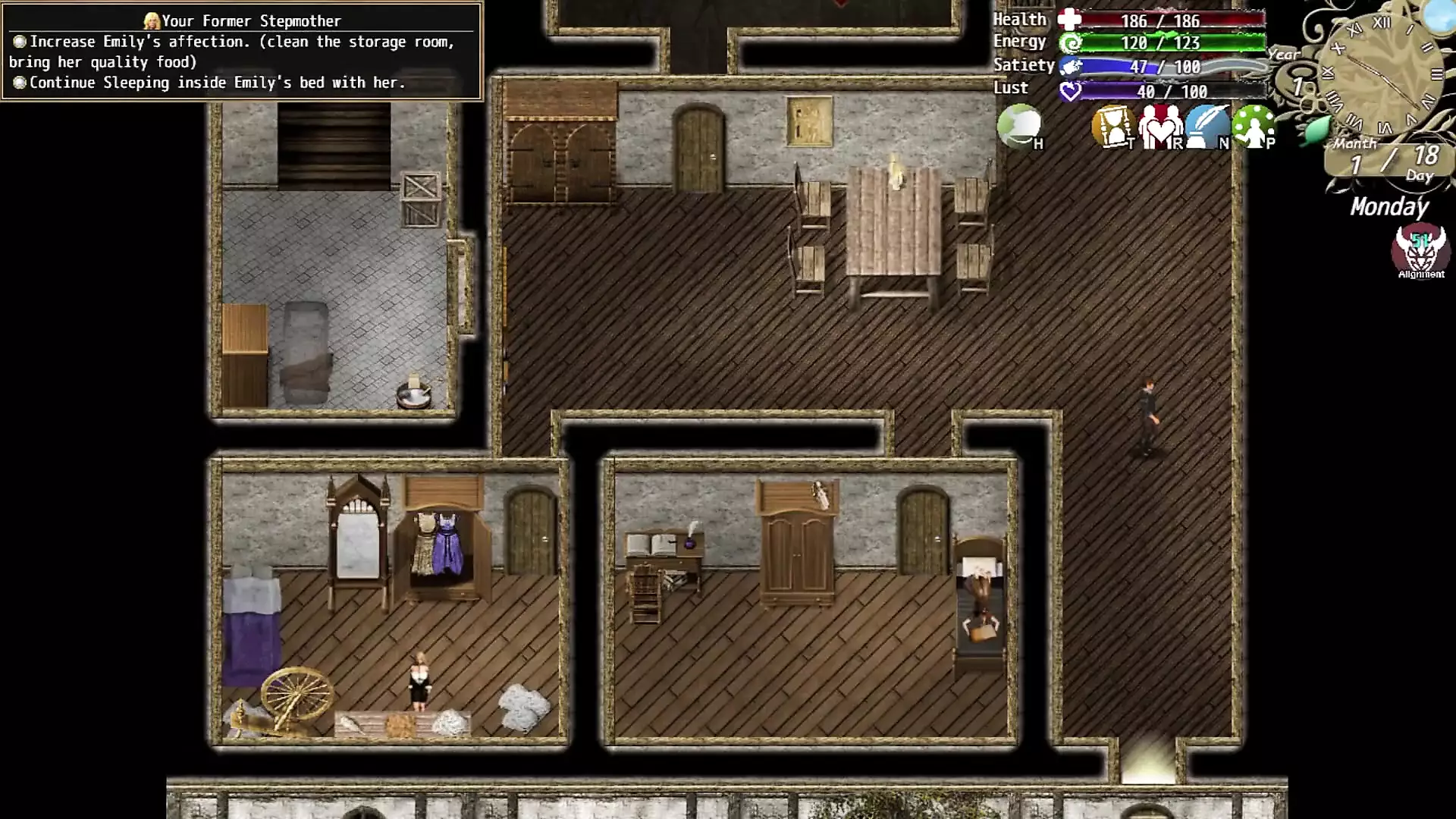Open the hourglass time-skip icon
Viewport: 1456px width, 819px height.
(1112, 127)
